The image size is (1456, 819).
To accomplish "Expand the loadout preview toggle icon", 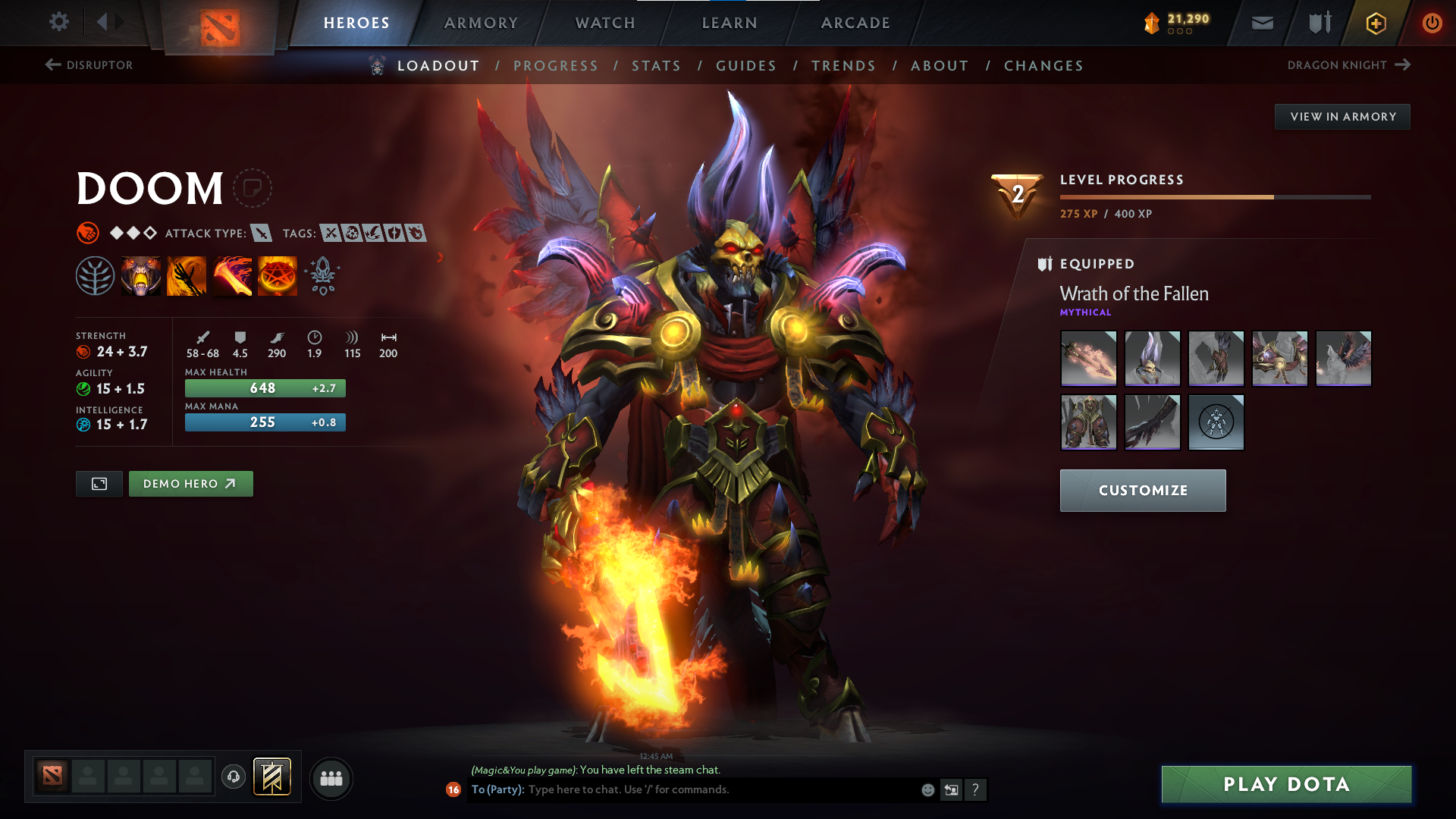I will click(x=99, y=483).
